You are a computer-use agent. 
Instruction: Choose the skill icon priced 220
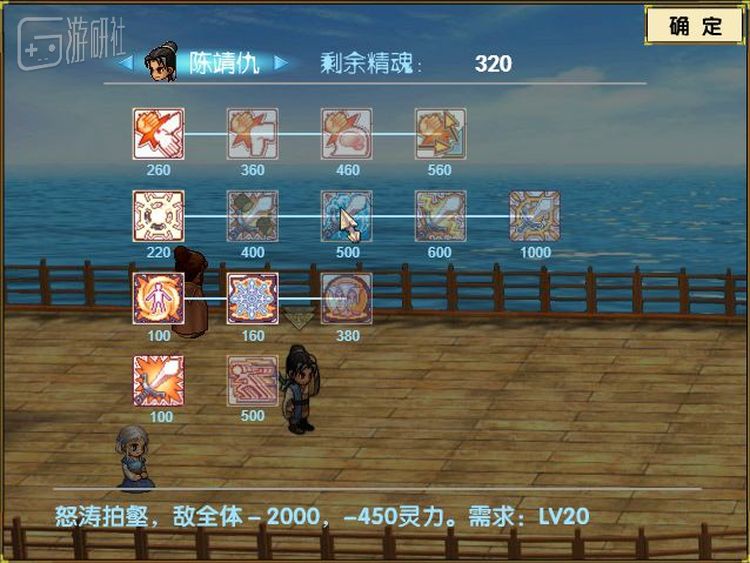click(x=158, y=216)
